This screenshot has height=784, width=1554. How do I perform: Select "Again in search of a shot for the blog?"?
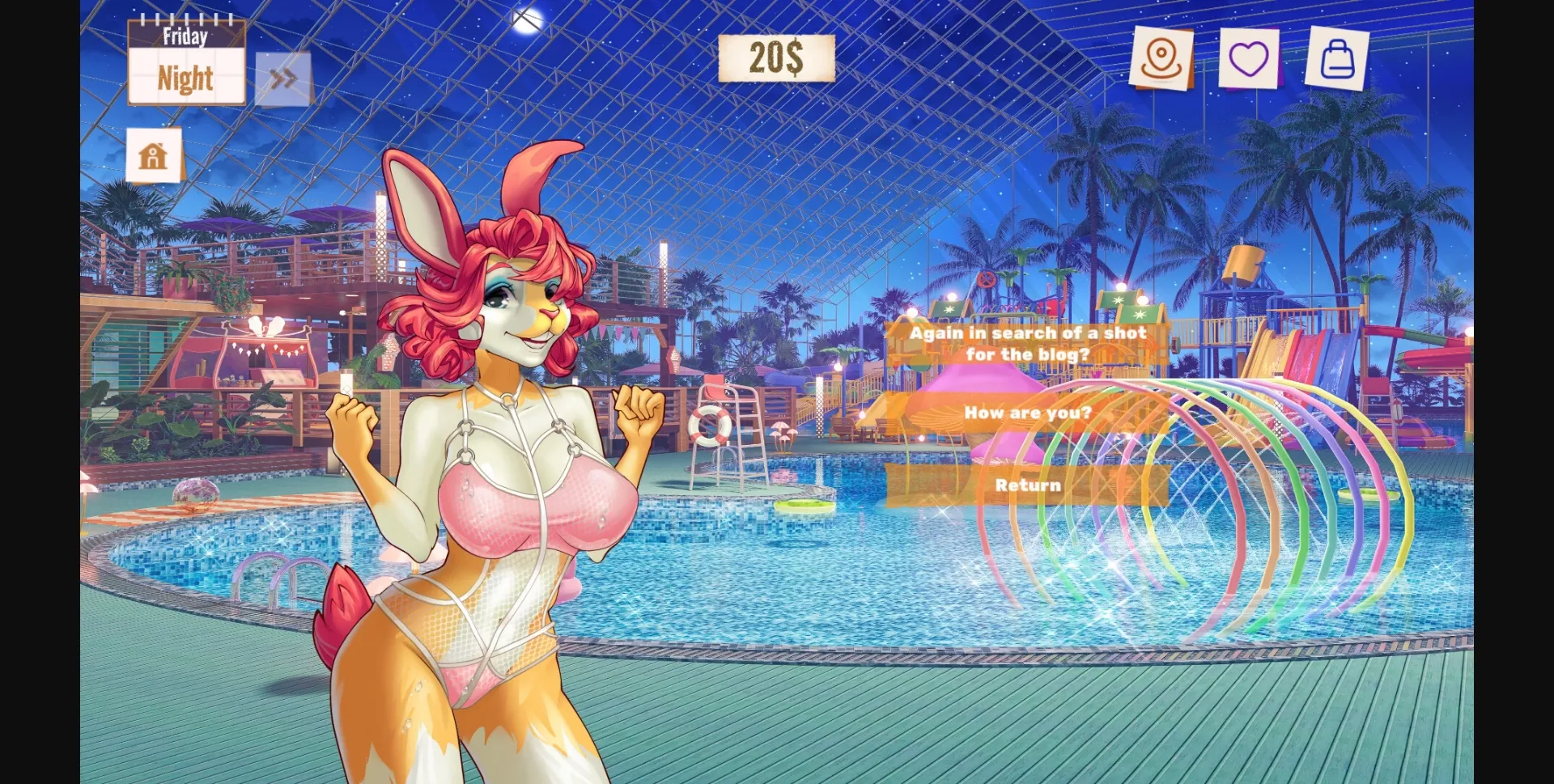[x=1029, y=343]
